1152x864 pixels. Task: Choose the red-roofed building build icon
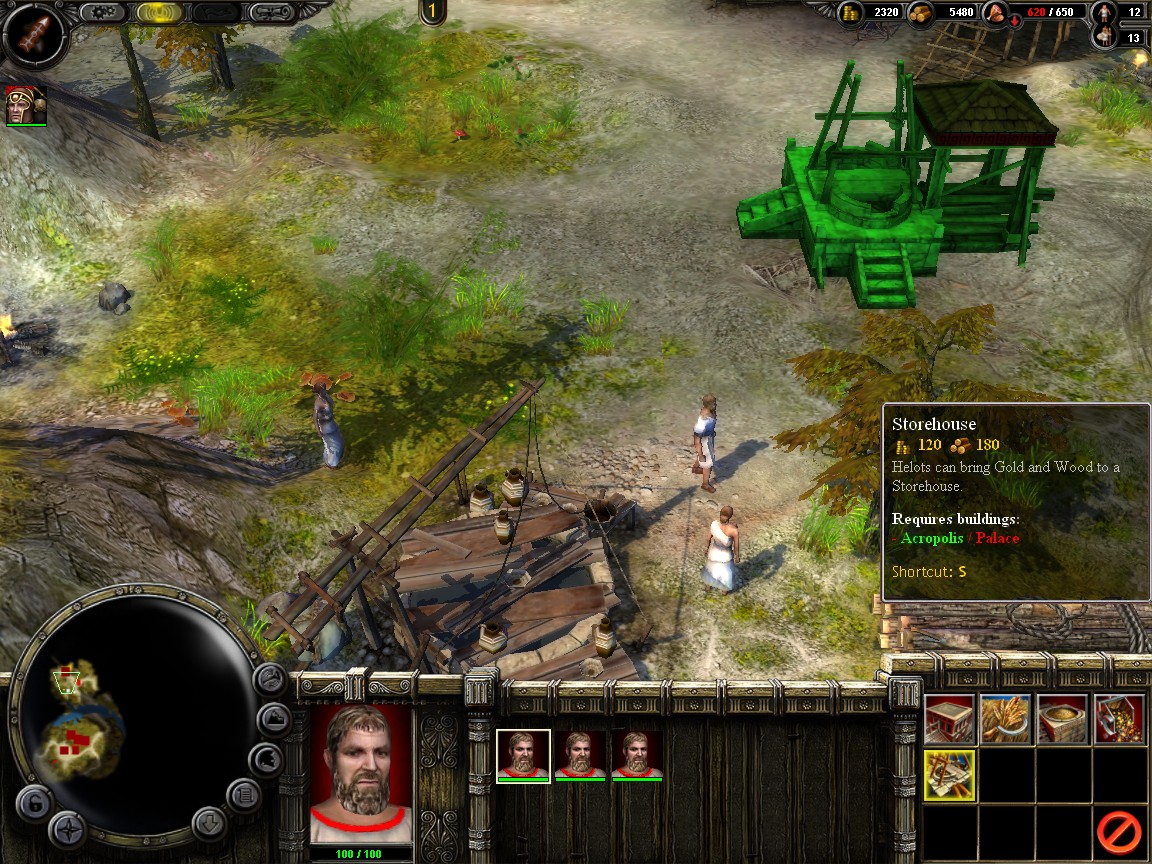coord(949,719)
